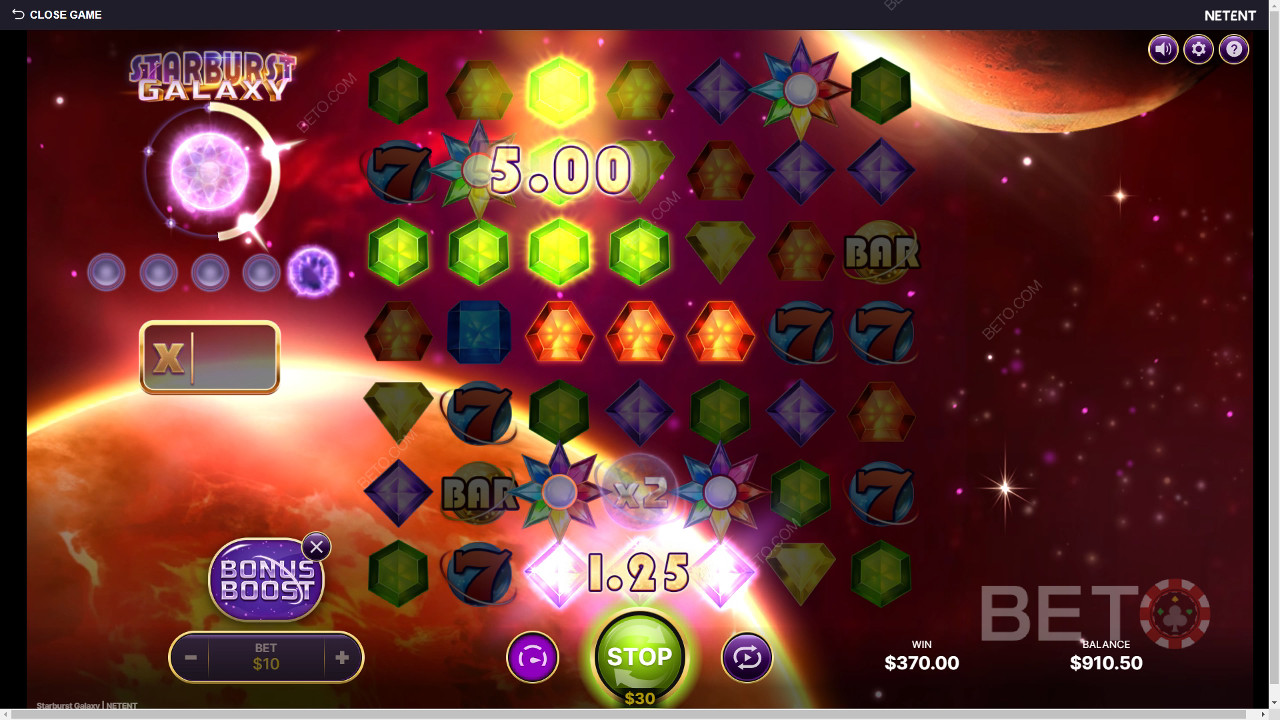1280x720 pixels.
Task: Increase the bet with the plus button
Action: 342,658
